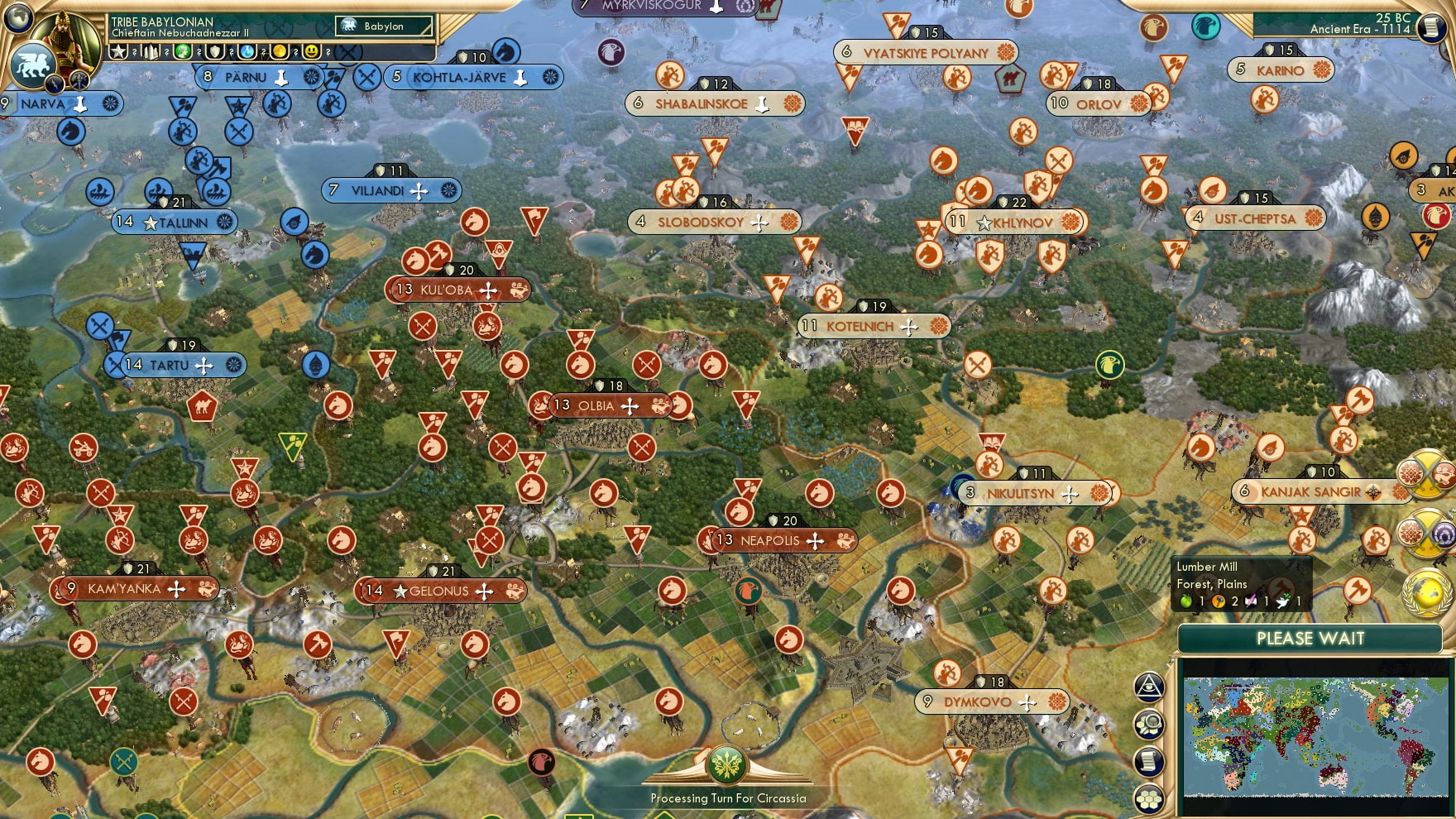Click the resource icons magnifier near the minimap
This screenshot has width=1456, height=819.
point(1148,725)
